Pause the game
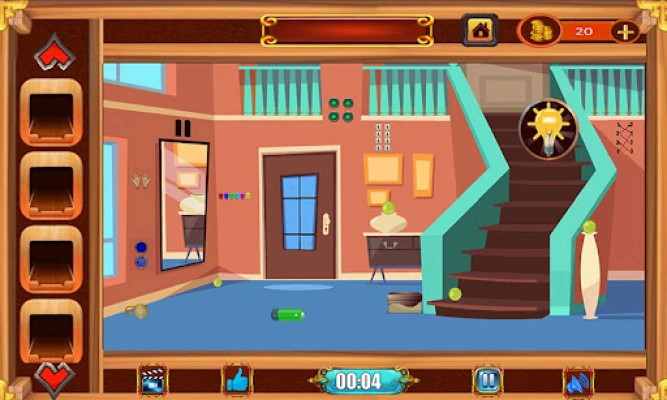 [x=487, y=380]
